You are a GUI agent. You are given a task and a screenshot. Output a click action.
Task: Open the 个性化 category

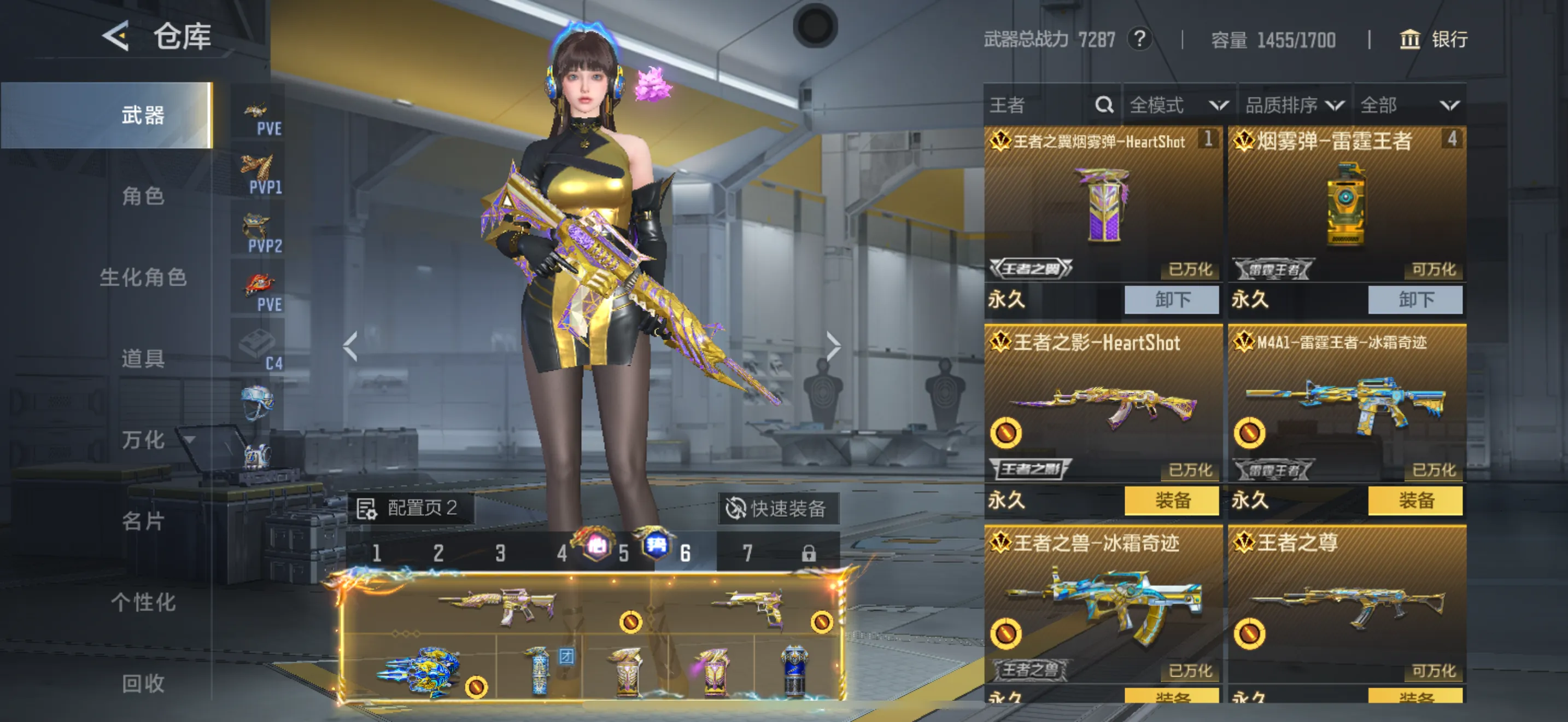[143, 602]
